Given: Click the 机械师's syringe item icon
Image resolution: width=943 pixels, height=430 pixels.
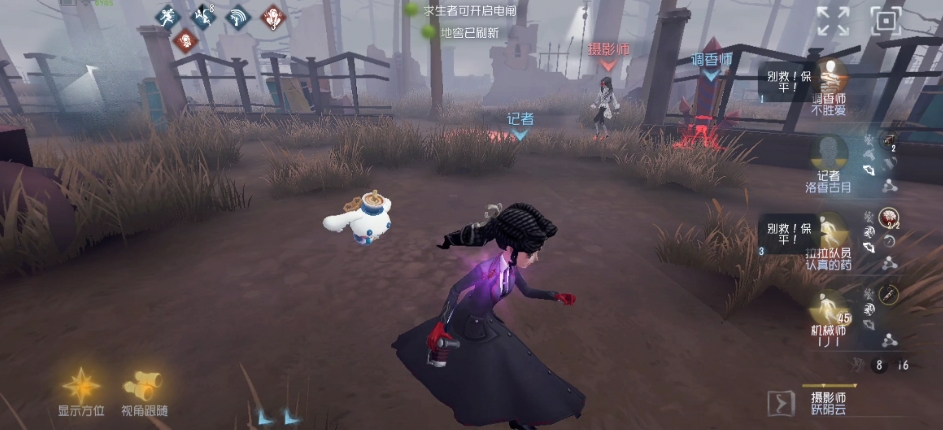Looking at the screenshot, I should [x=888, y=293].
